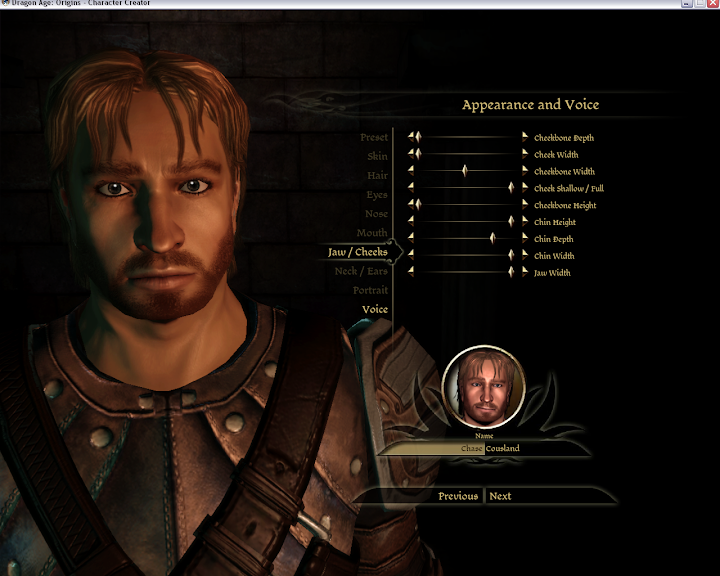
Task: Go to the Eyes category
Action: (x=376, y=195)
